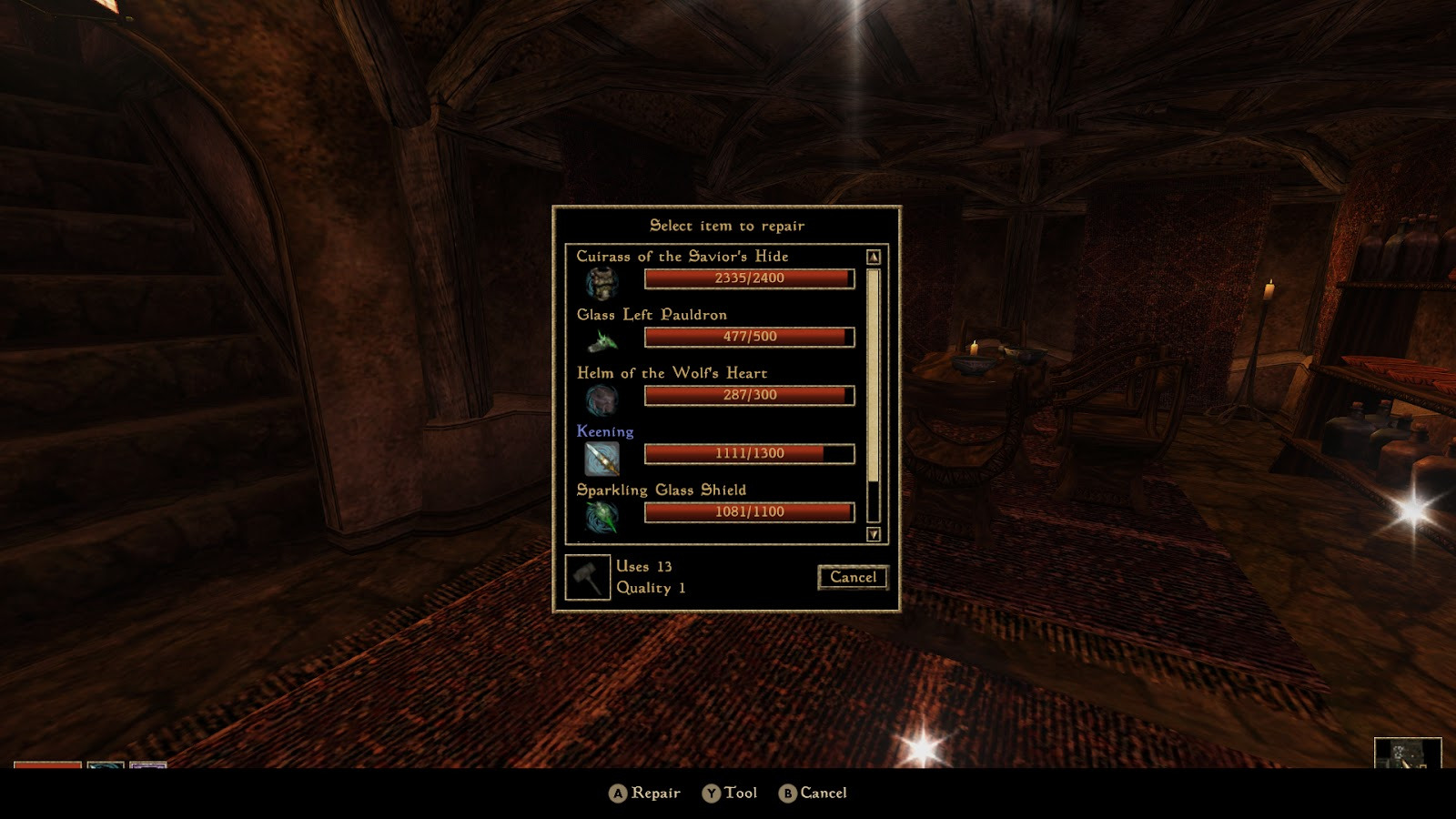Pick the Sparkling Glass Shield icon

point(602,516)
